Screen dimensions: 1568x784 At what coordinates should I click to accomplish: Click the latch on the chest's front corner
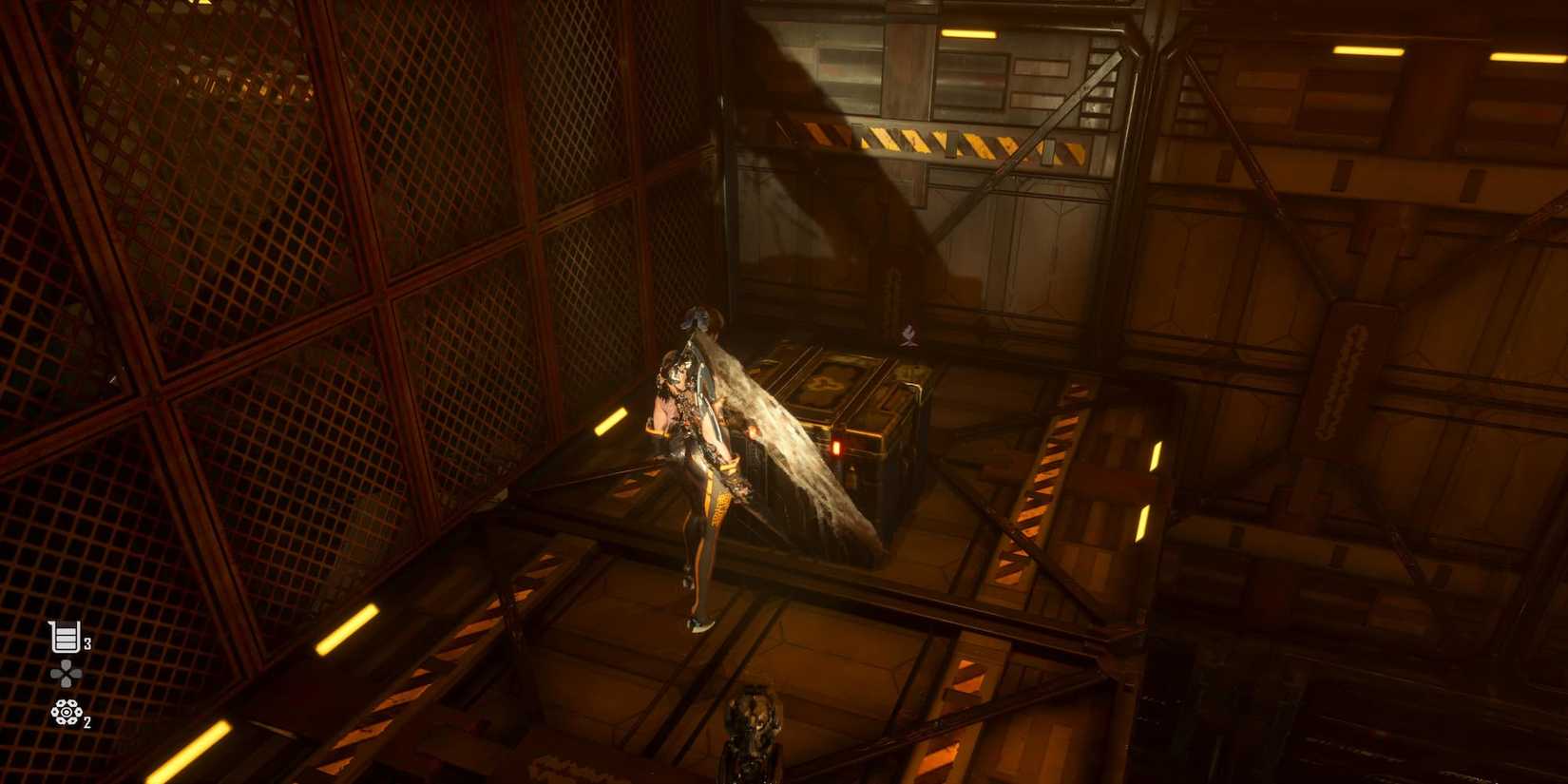coord(853,472)
